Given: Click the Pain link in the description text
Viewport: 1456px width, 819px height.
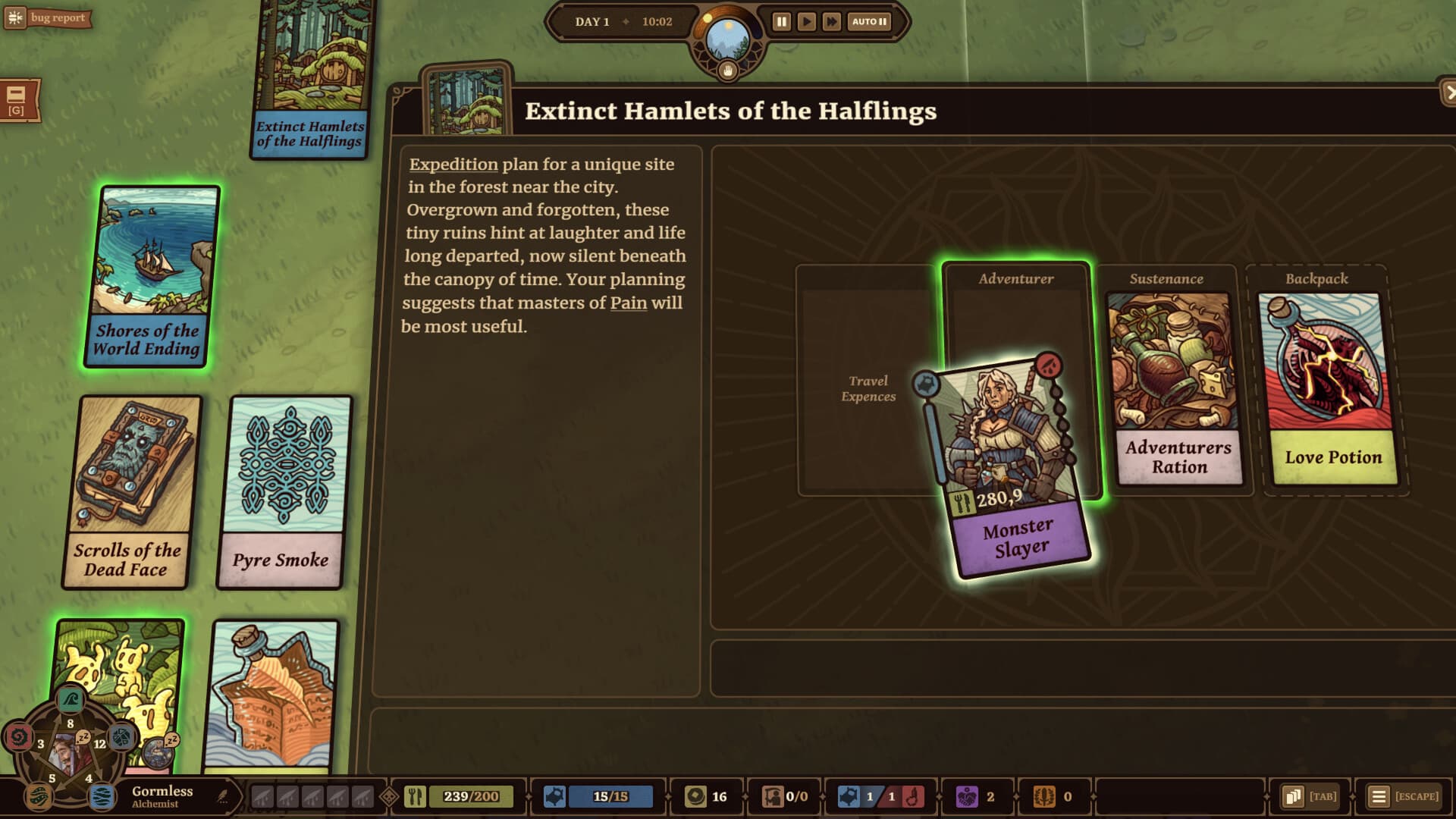Looking at the screenshot, I should coord(629,303).
